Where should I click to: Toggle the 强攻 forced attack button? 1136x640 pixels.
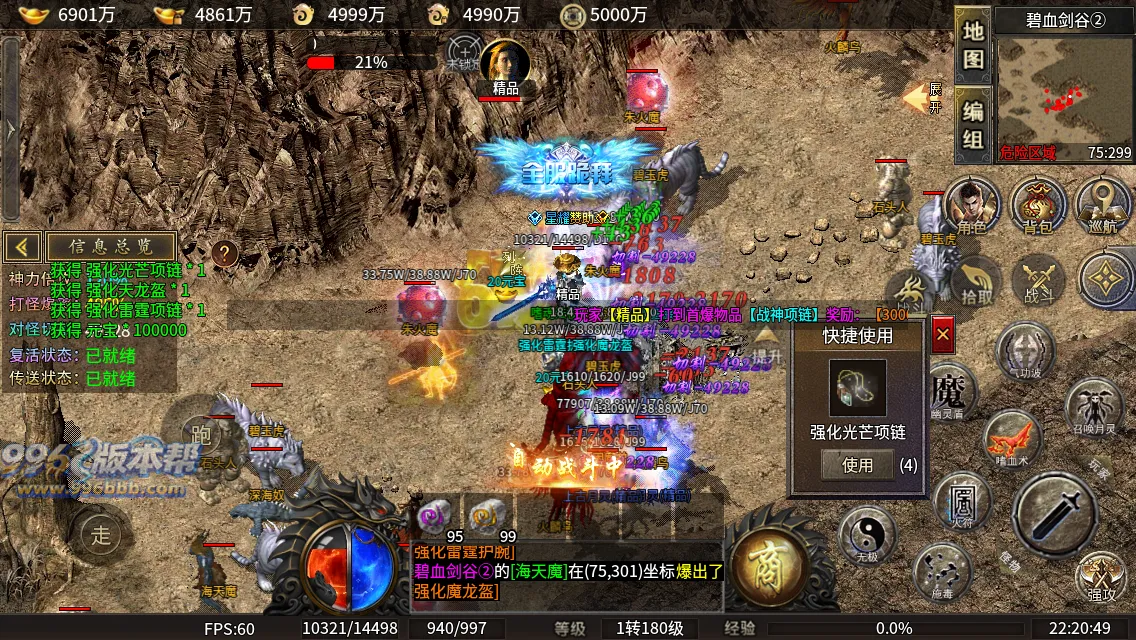point(1100,578)
